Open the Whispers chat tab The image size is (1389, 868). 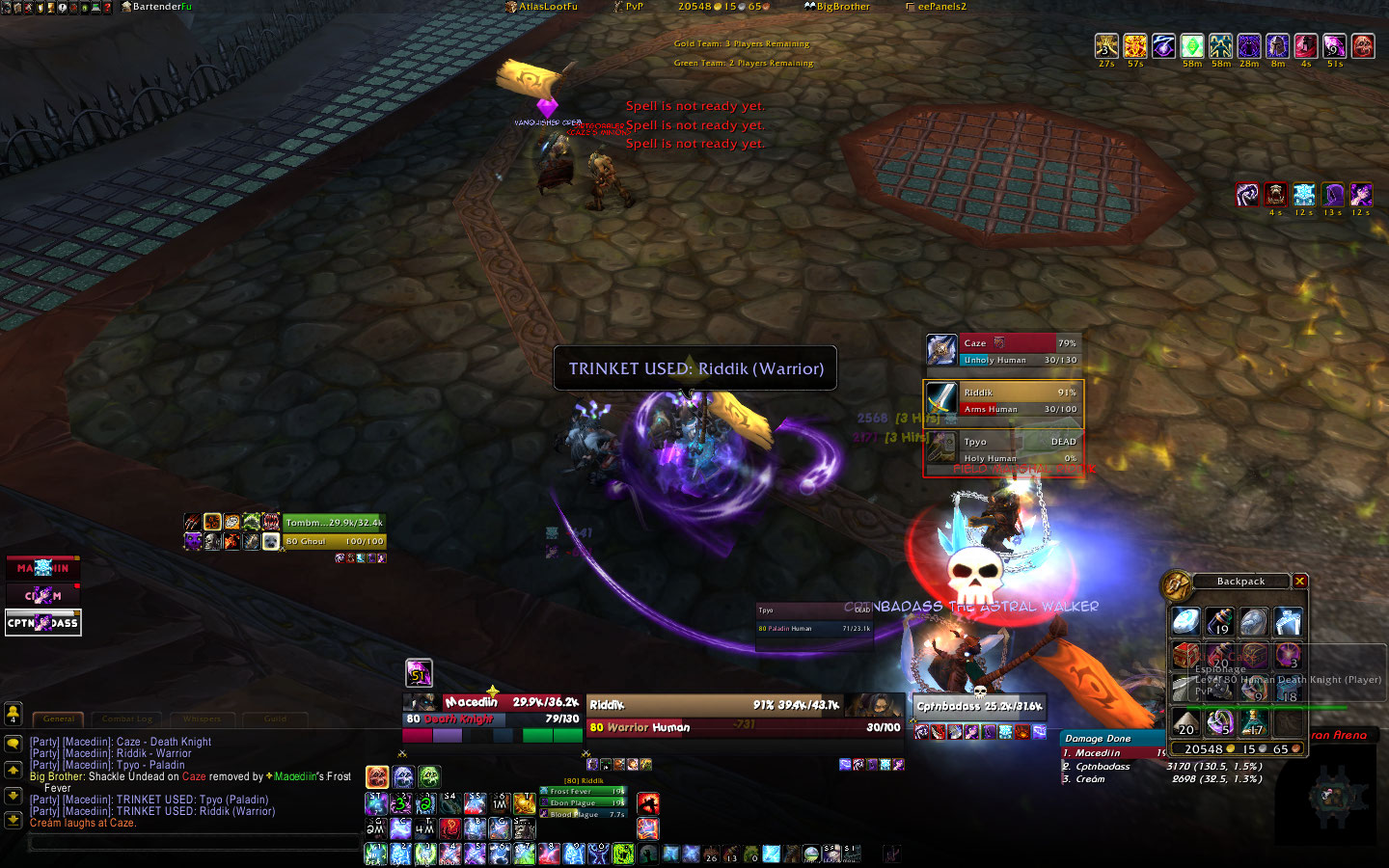[x=202, y=719]
